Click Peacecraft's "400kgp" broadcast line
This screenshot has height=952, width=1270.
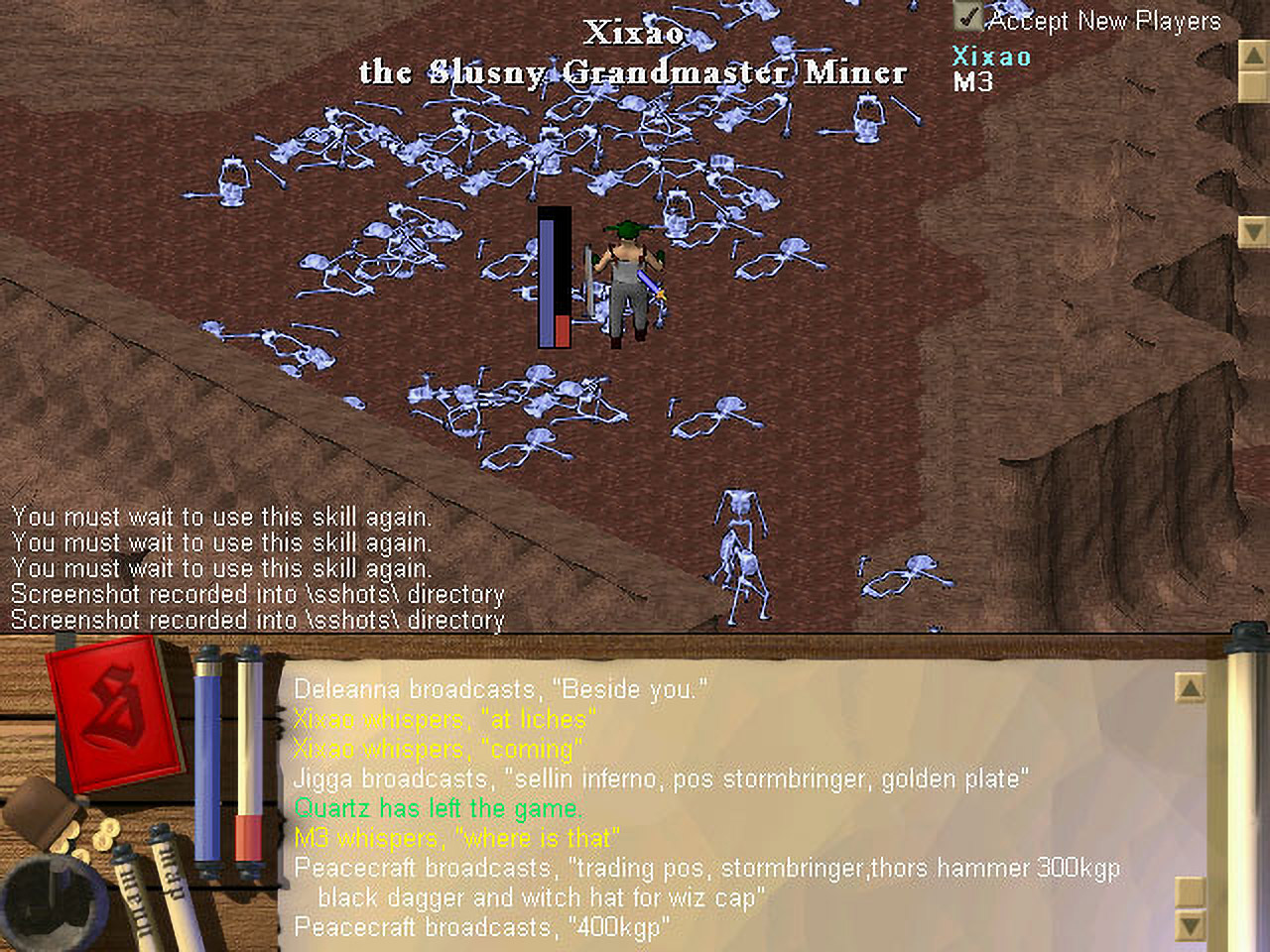click(481, 927)
